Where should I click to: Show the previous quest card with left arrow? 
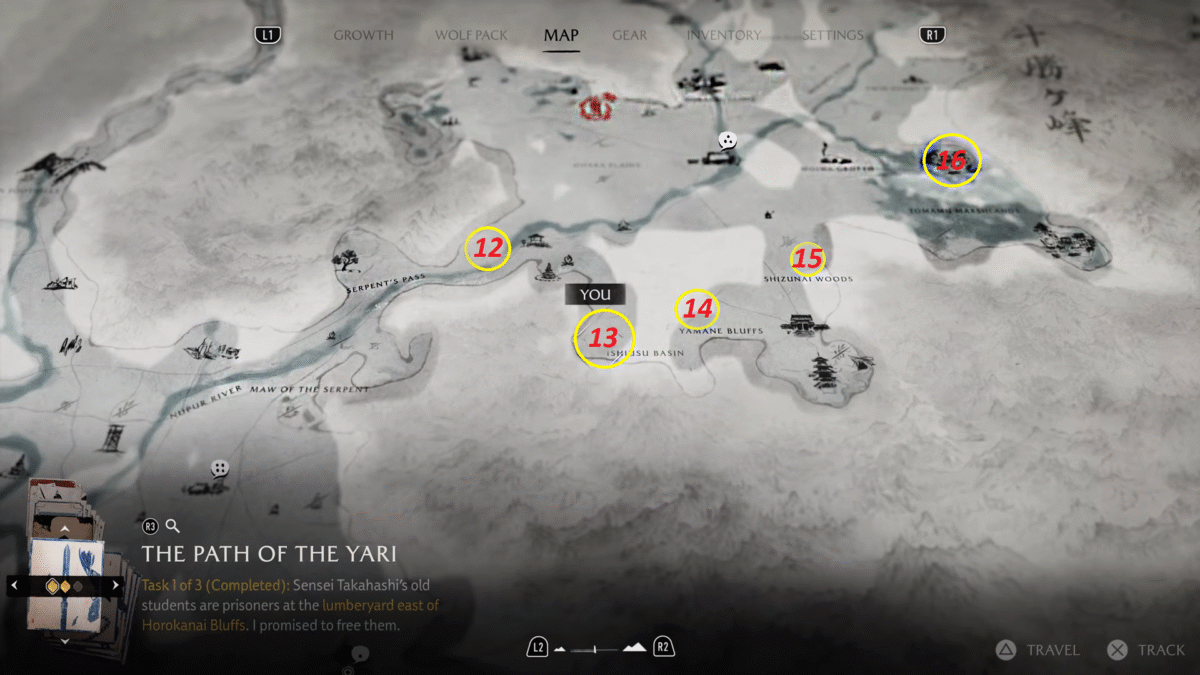point(12,585)
